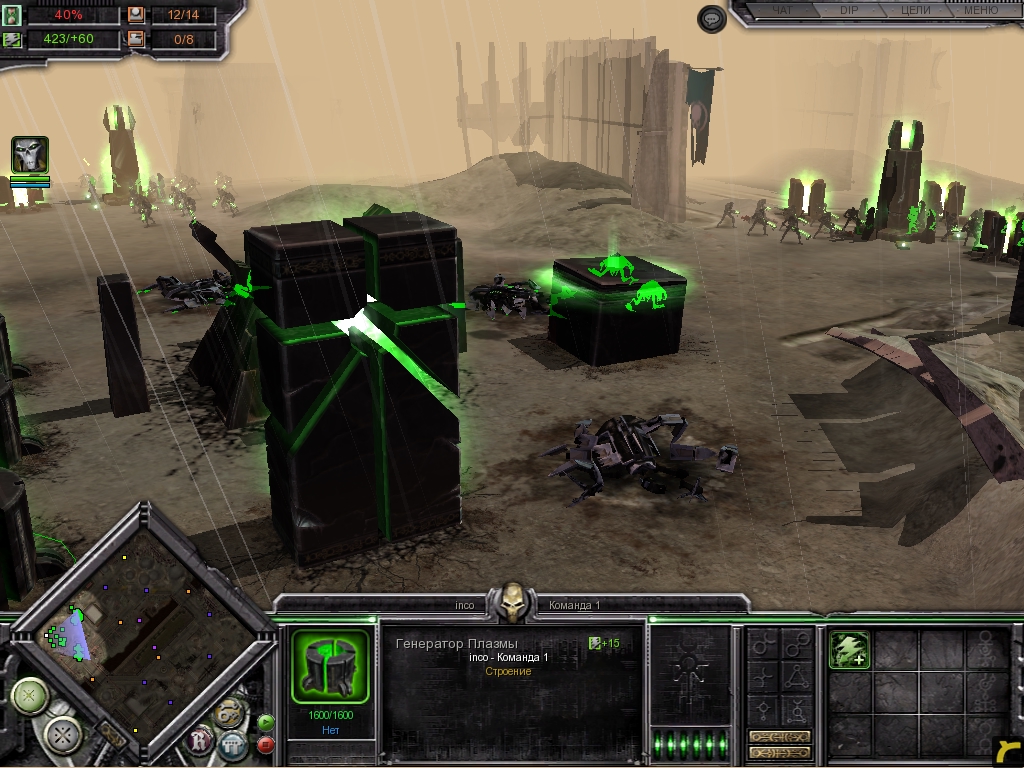Image resolution: width=1024 pixels, height=768 pixels.
Task: Click the Plasma Generator building portrait
Action: pyautogui.click(x=331, y=666)
